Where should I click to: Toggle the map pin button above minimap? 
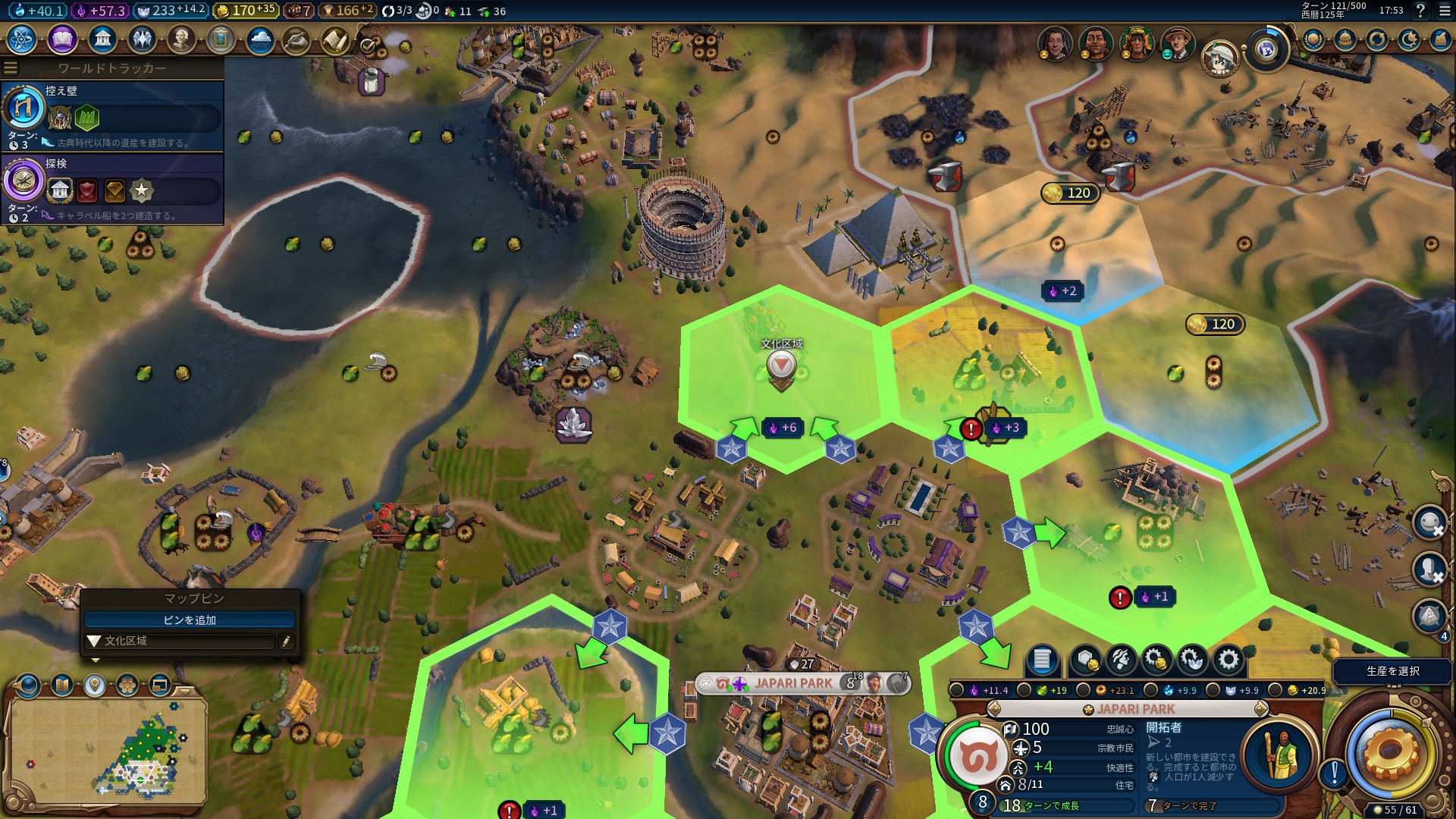[x=94, y=686]
